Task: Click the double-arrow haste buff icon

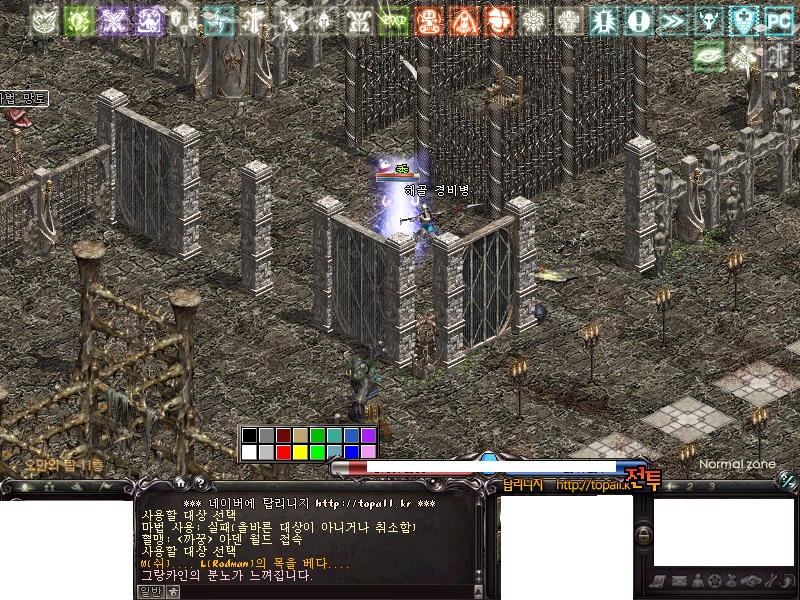Action: click(674, 21)
